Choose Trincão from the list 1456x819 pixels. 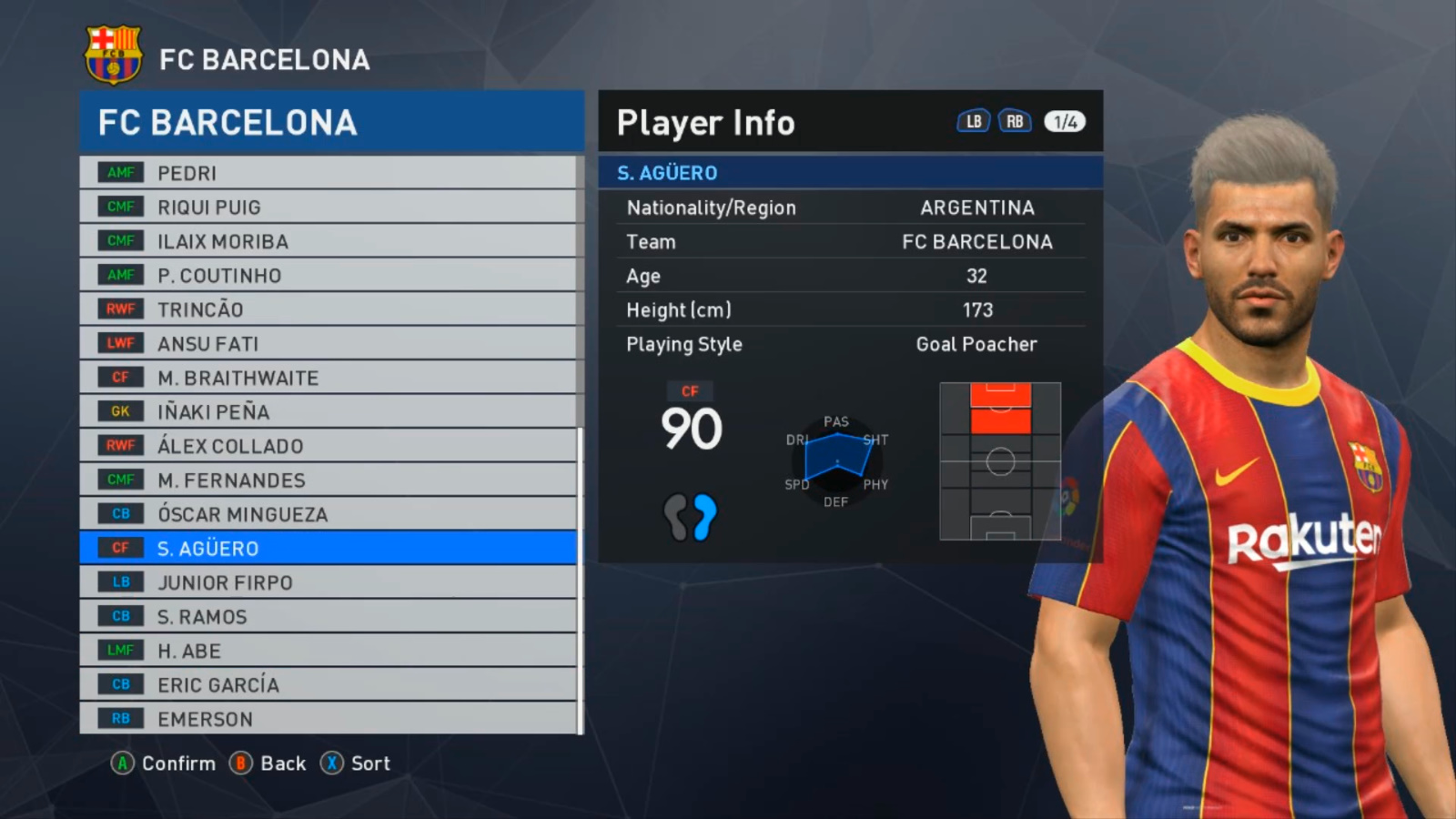tap(328, 309)
